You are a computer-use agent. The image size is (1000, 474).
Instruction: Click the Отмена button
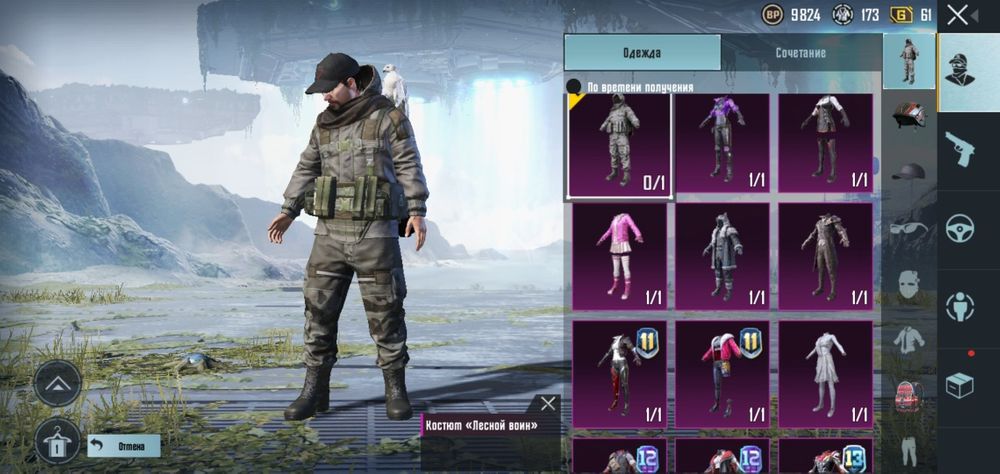pos(124,446)
